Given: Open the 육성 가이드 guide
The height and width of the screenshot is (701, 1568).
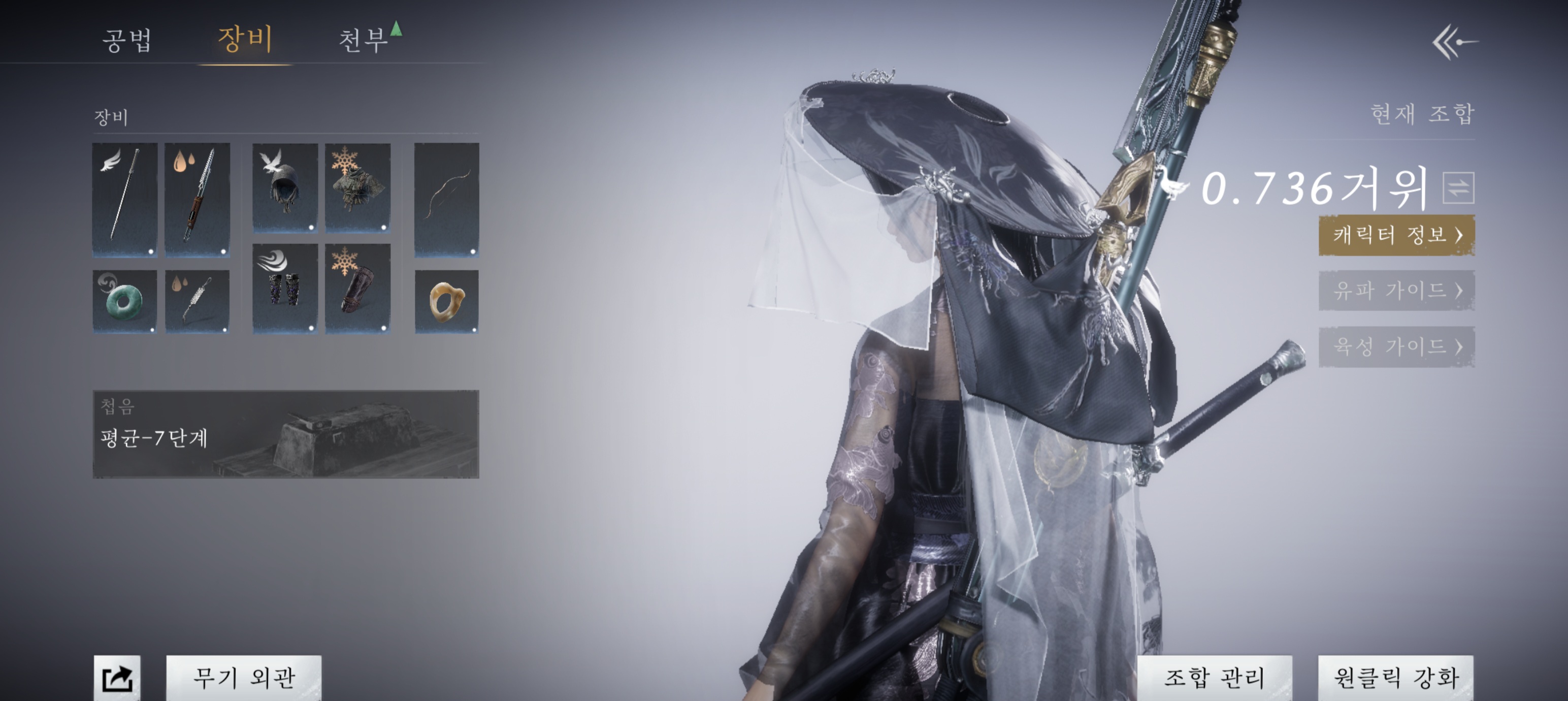Looking at the screenshot, I should pos(1396,346).
